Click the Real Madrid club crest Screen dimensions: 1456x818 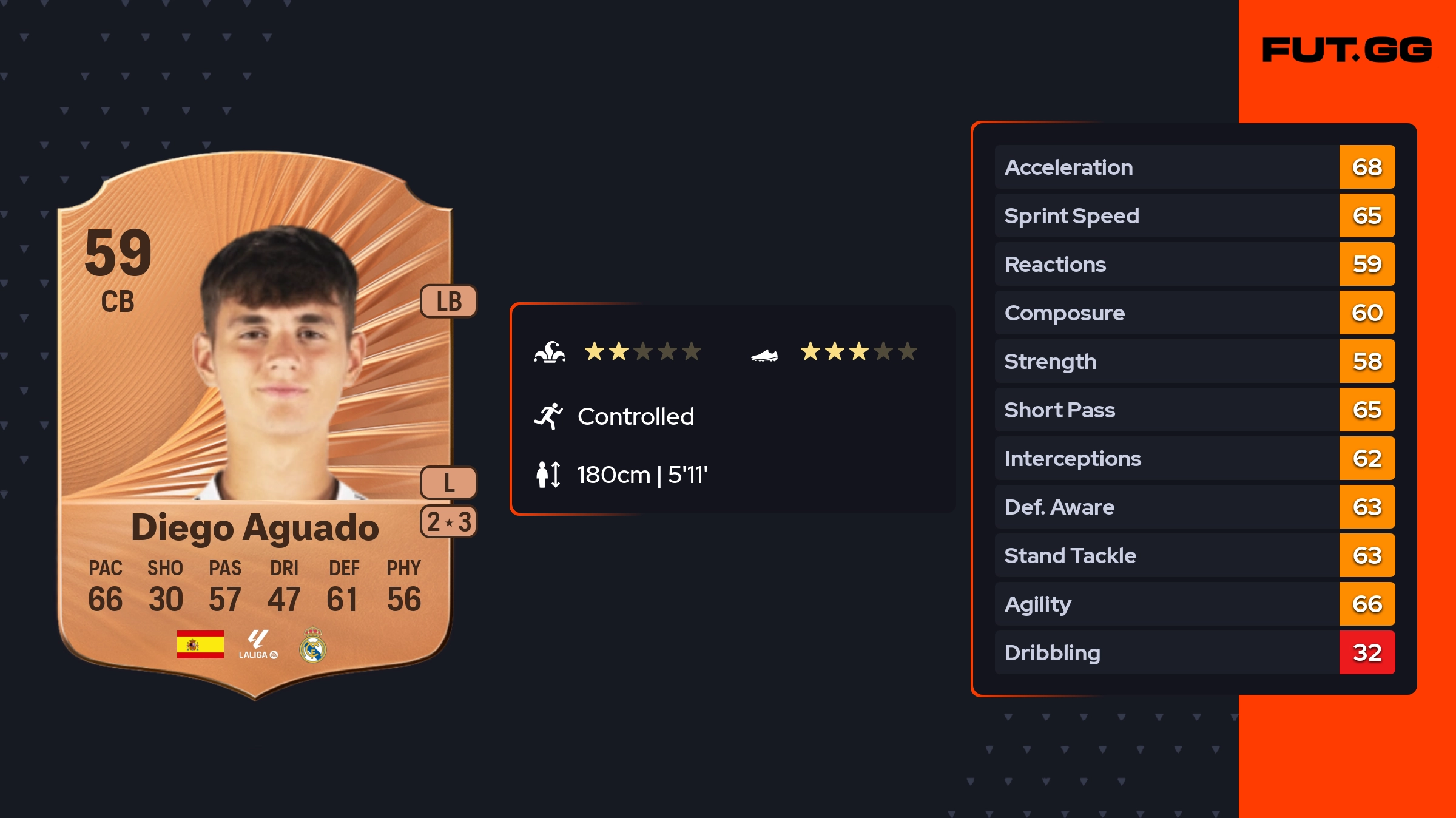313,645
